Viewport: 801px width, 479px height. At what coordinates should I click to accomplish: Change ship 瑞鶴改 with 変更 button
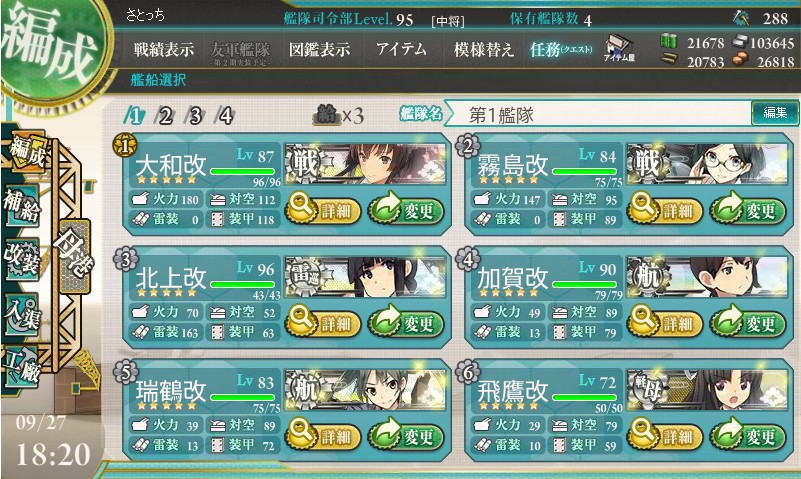click(405, 437)
